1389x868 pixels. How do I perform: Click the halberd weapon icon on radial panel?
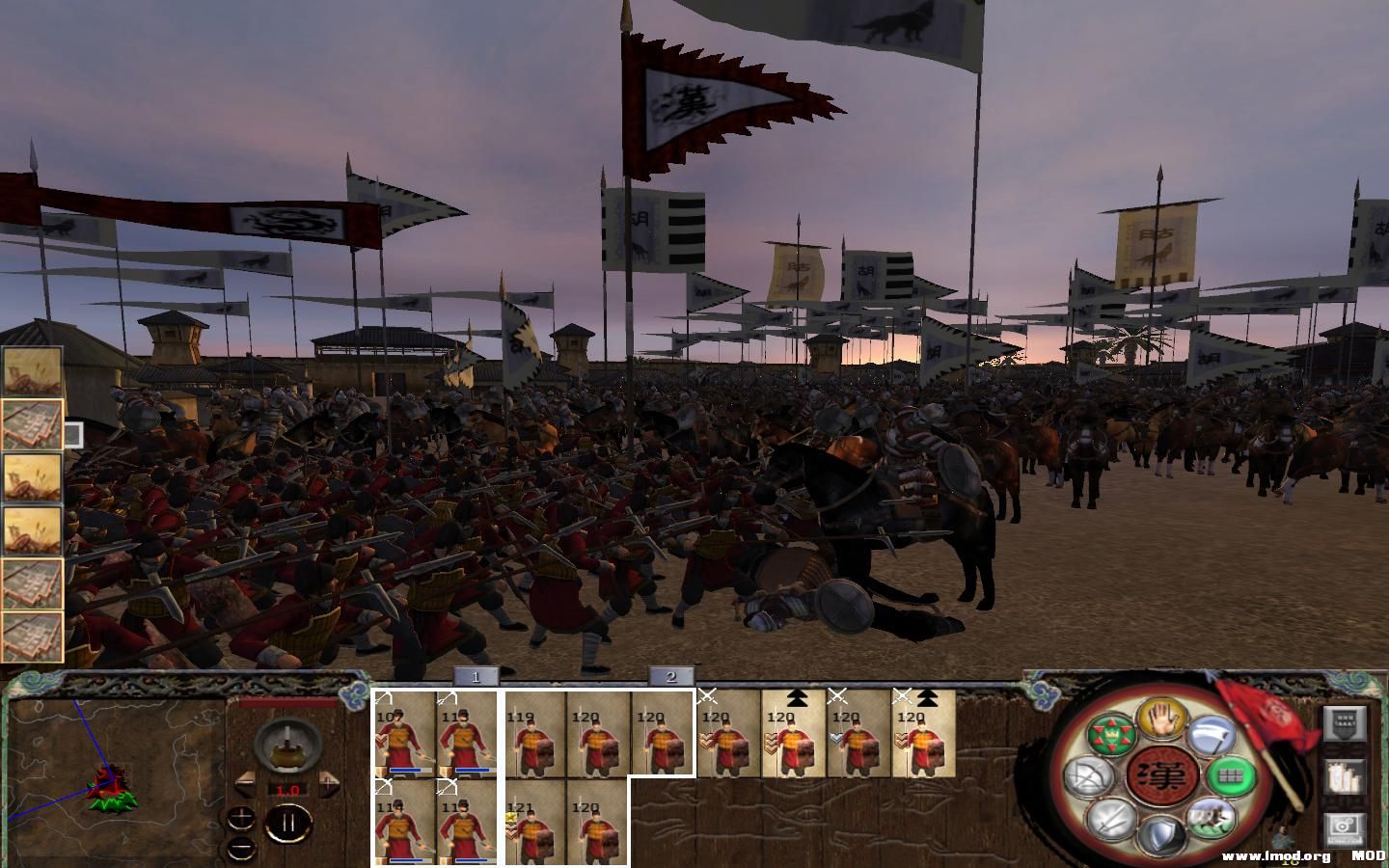[x=1211, y=736]
